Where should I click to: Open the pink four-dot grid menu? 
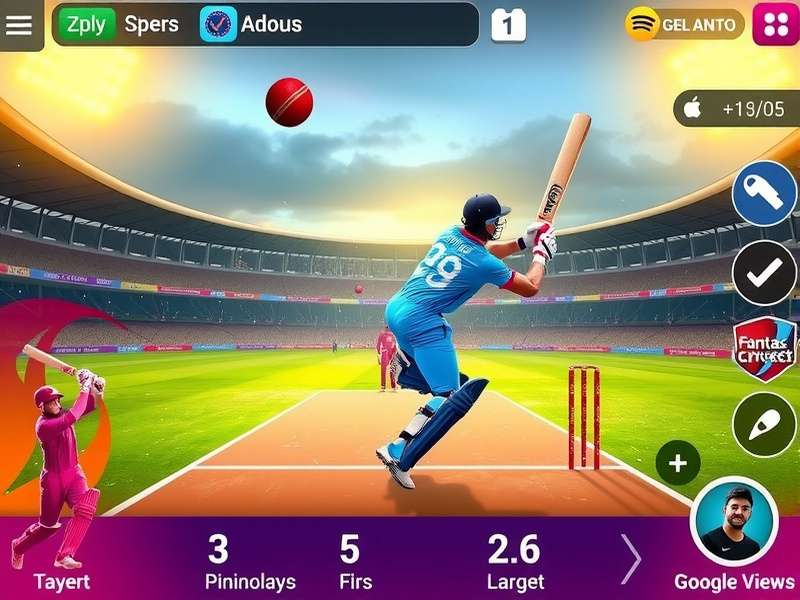click(776, 25)
